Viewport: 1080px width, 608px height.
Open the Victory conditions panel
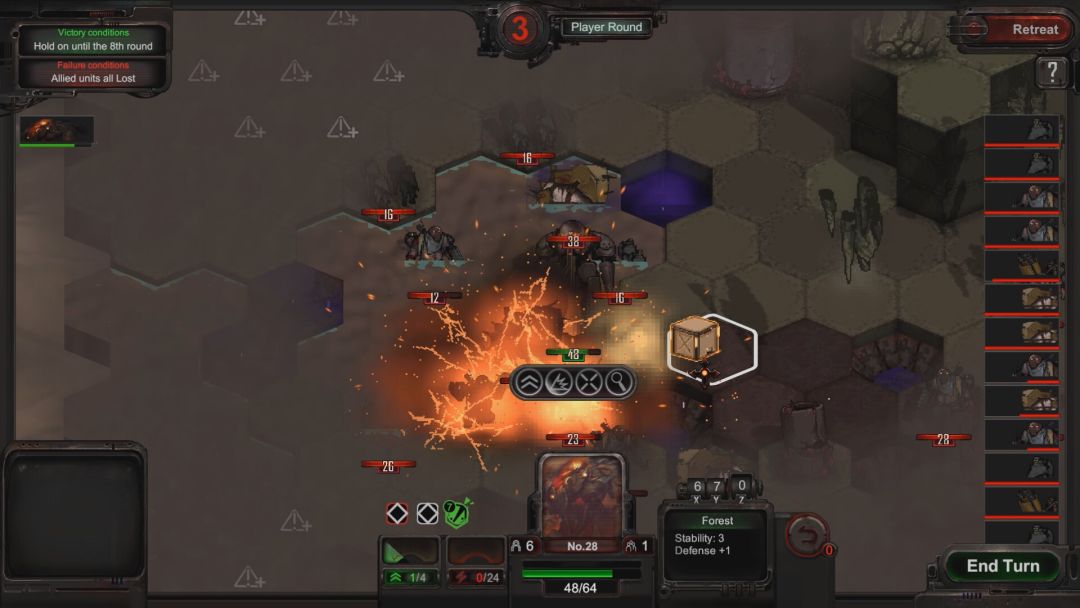[x=93, y=40]
